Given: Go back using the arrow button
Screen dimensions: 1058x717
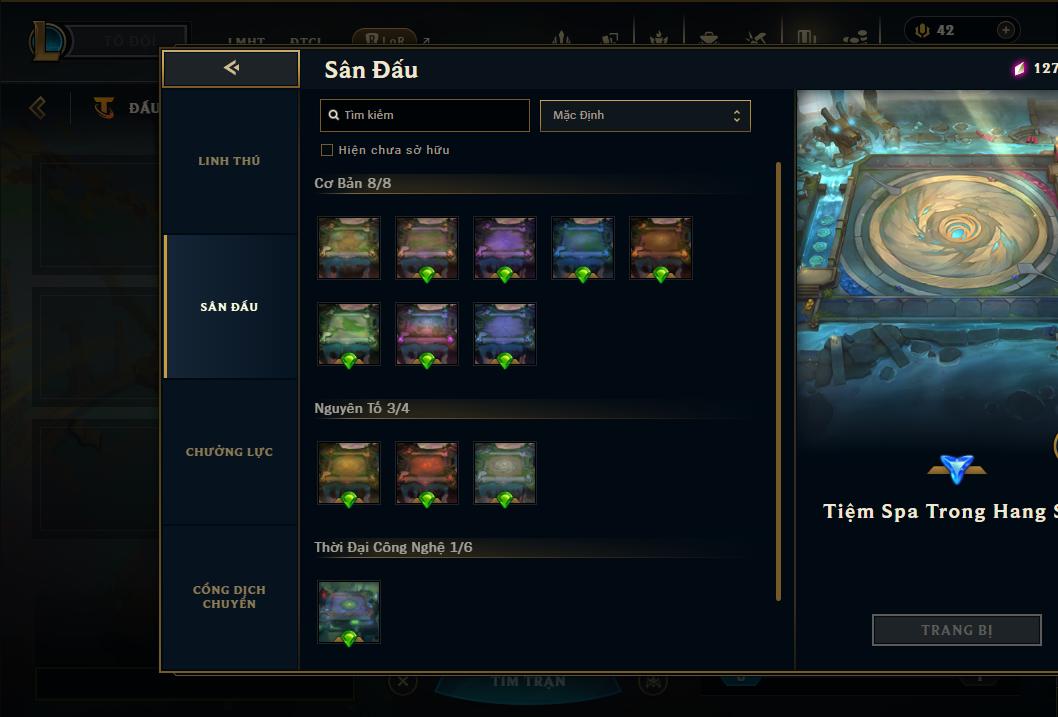Looking at the screenshot, I should pos(231,68).
